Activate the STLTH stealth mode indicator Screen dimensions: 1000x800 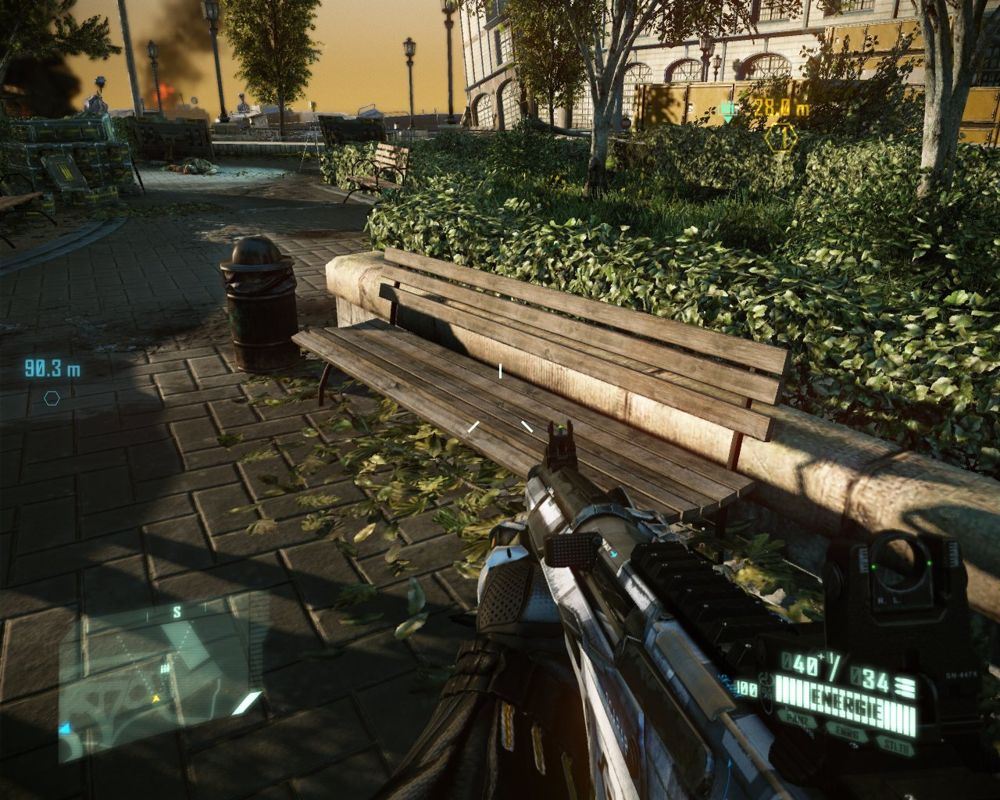click(x=894, y=743)
